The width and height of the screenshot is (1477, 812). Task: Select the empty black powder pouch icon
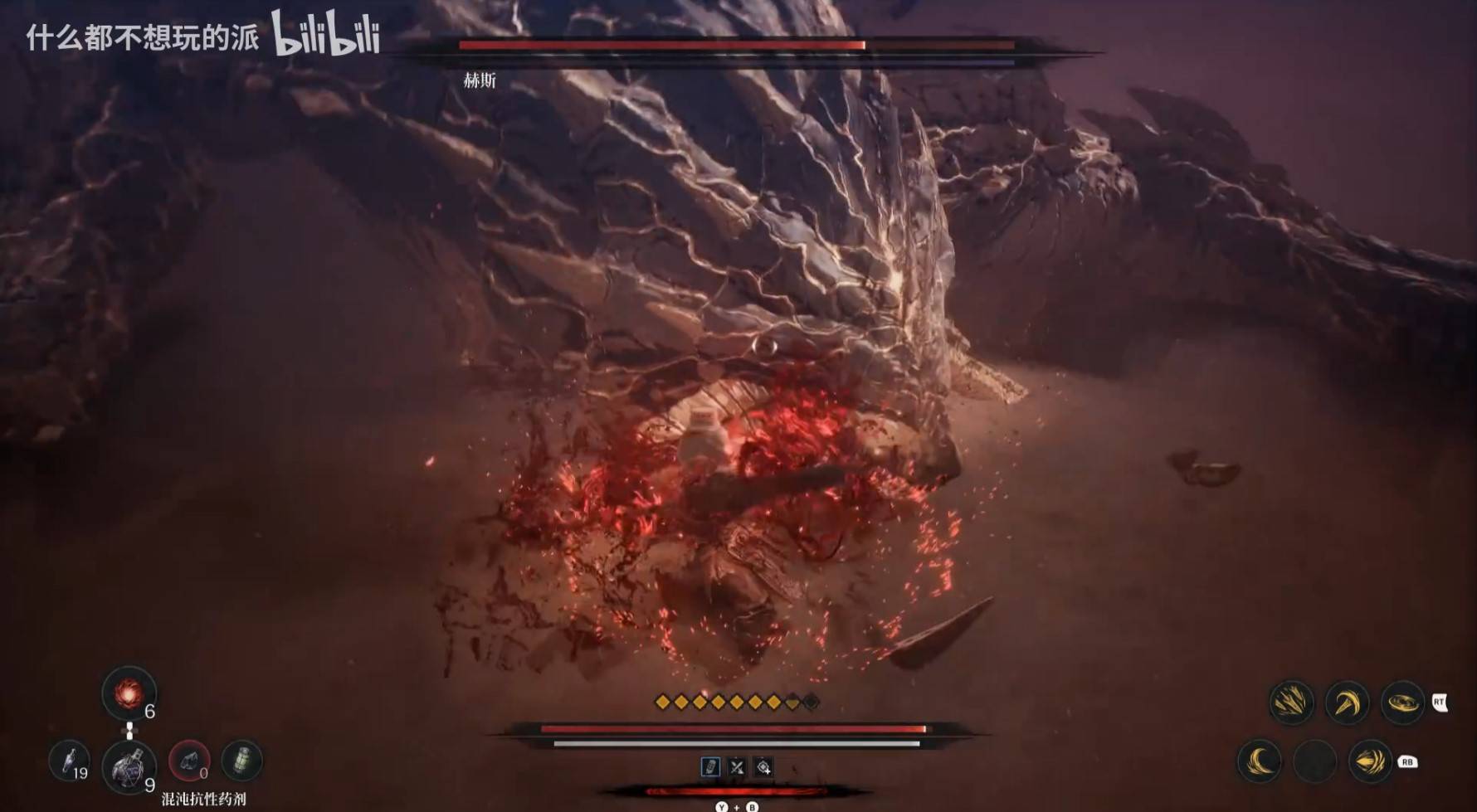(188, 761)
